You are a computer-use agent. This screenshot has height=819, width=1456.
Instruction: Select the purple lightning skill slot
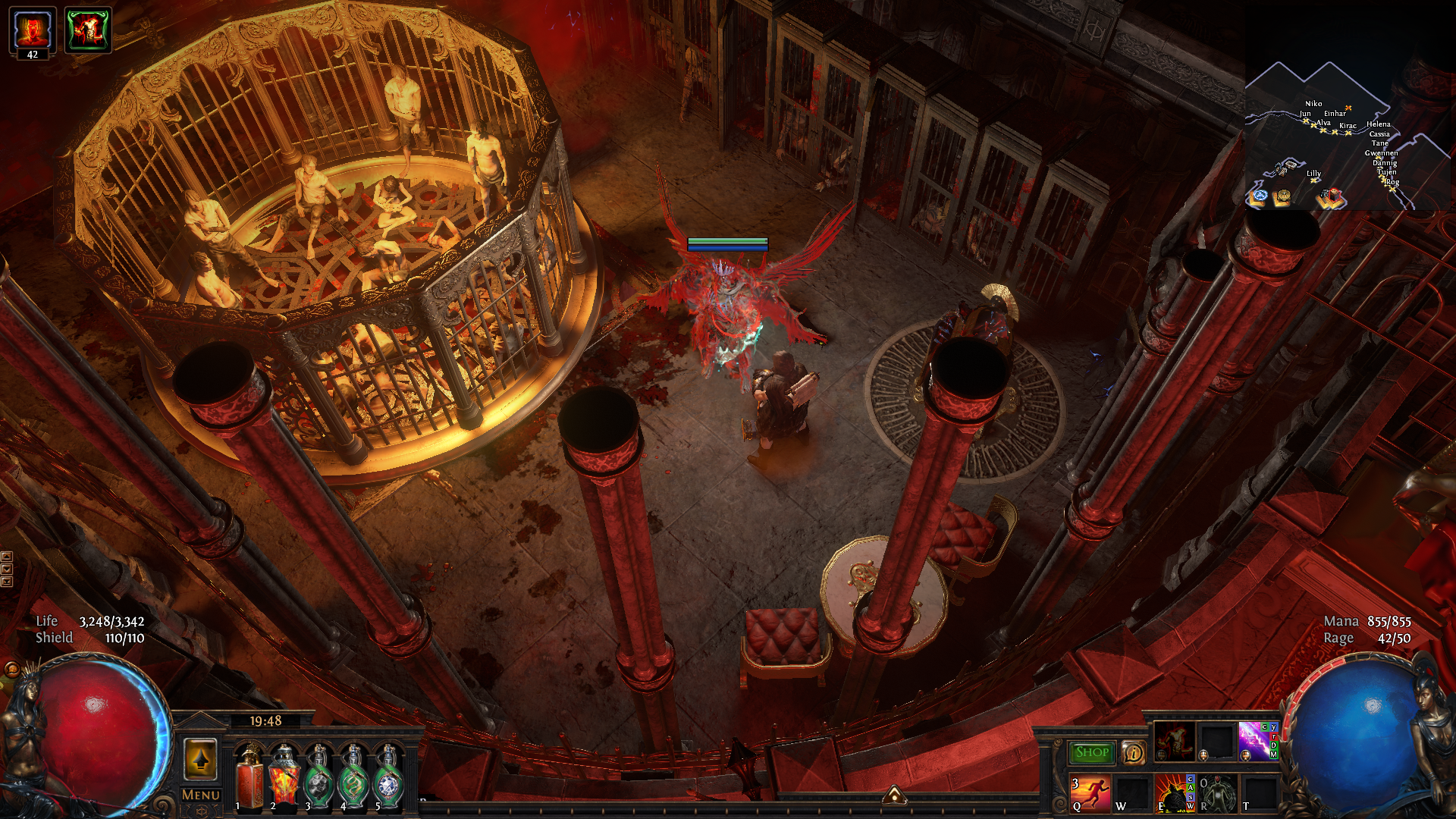point(1255,741)
